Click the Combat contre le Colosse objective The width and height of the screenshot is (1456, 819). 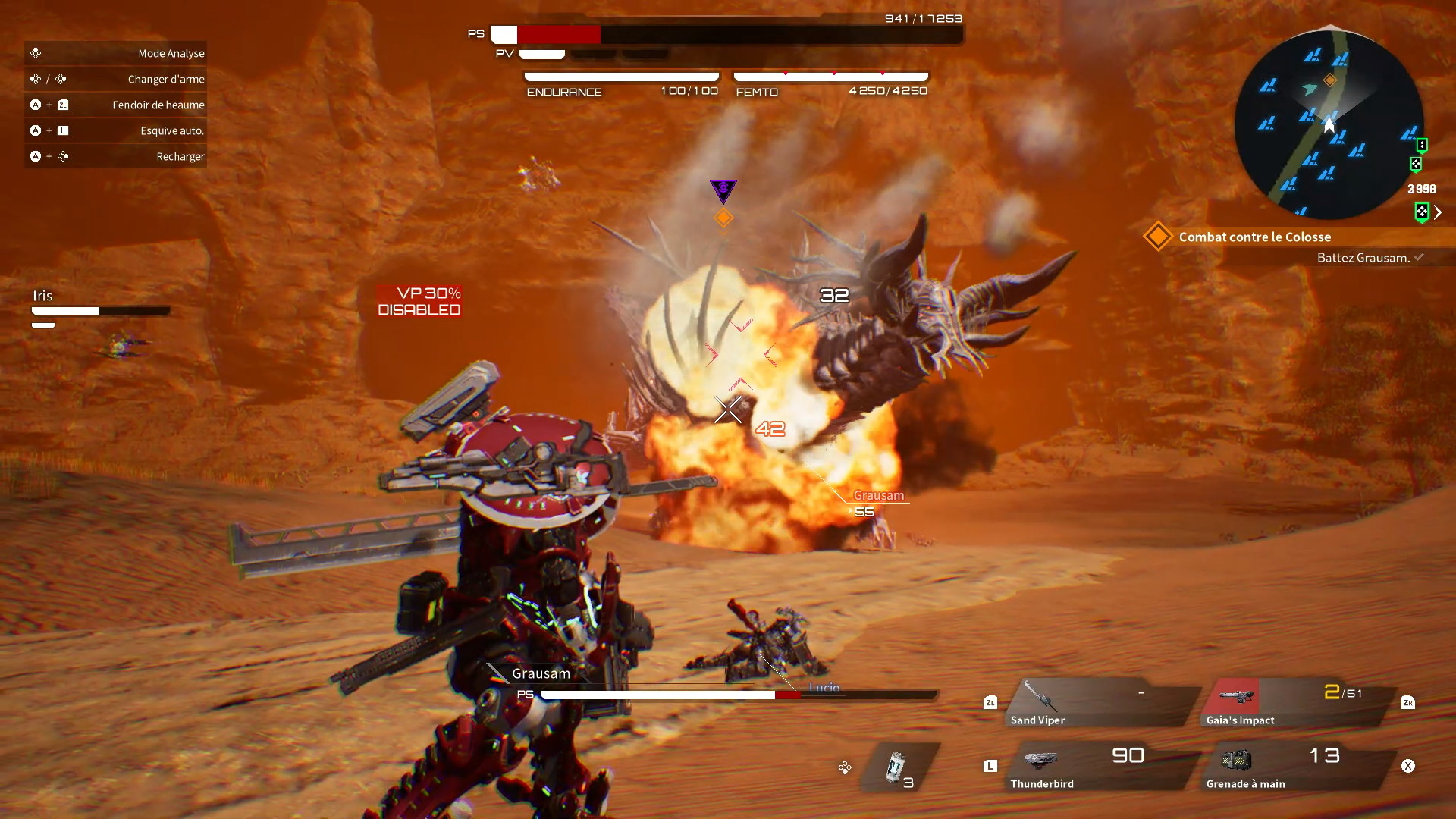(1254, 237)
